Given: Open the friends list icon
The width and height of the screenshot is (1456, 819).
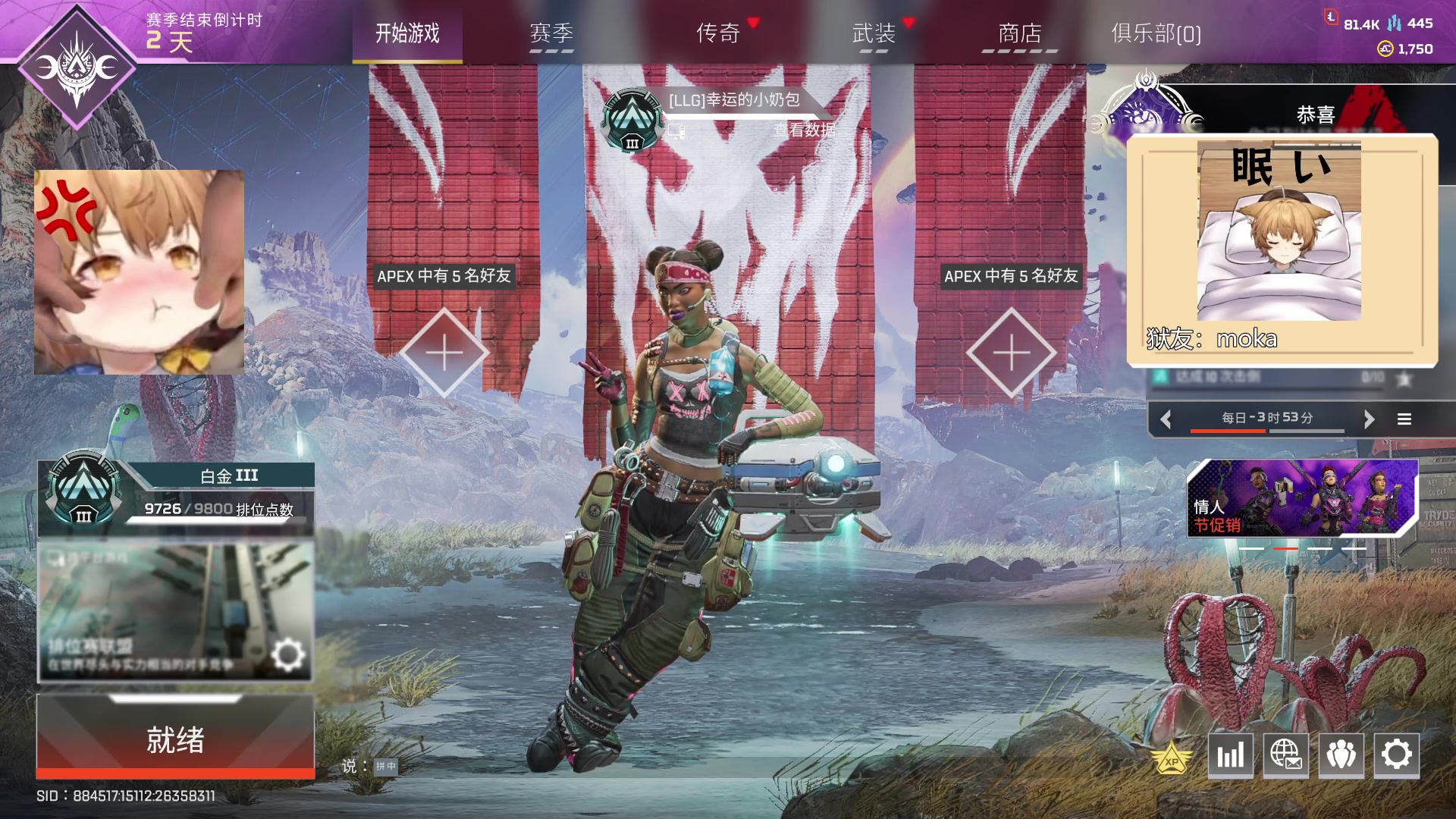Looking at the screenshot, I should pyautogui.click(x=1341, y=755).
